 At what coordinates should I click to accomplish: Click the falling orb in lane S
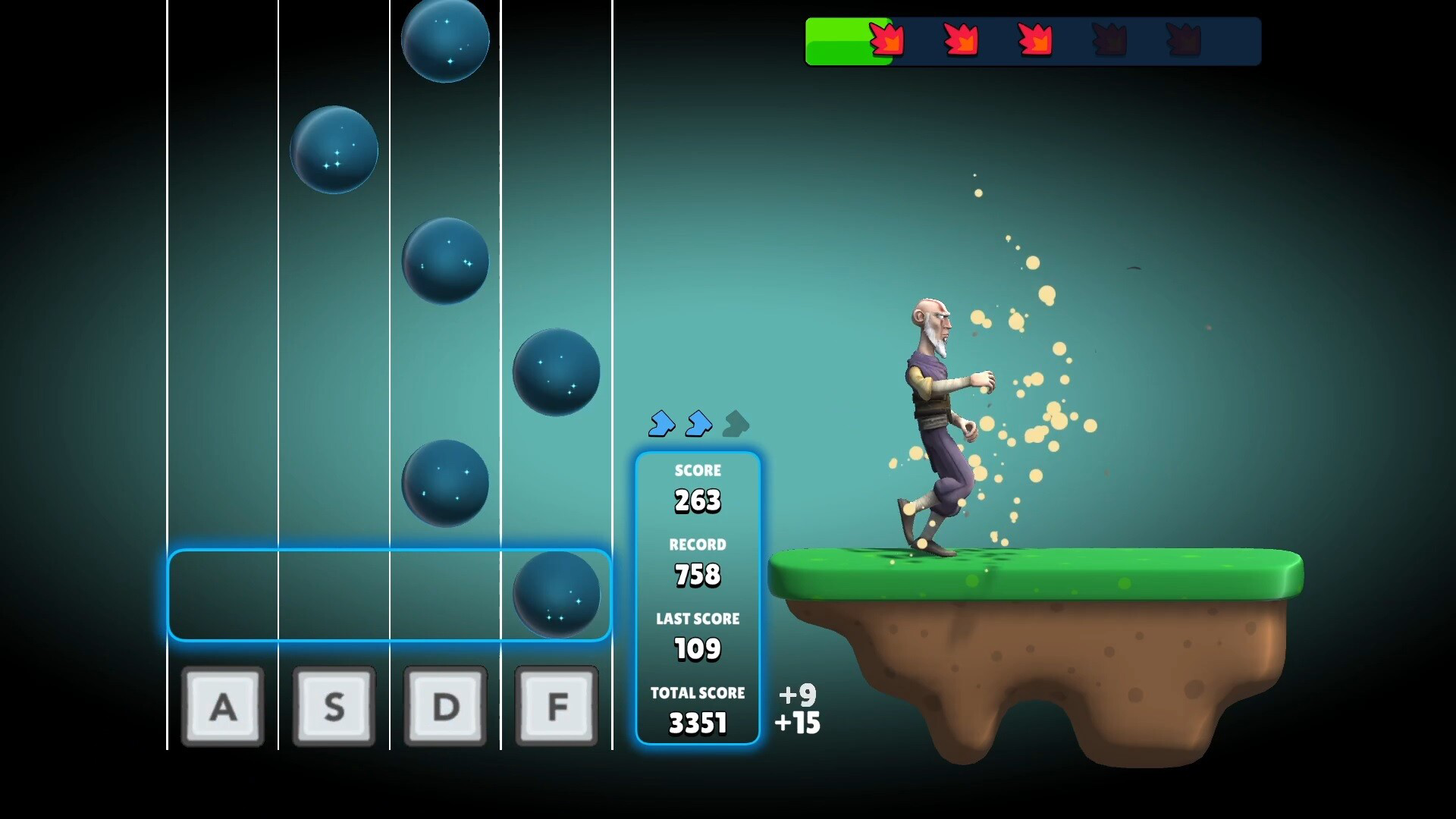(334, 149)
